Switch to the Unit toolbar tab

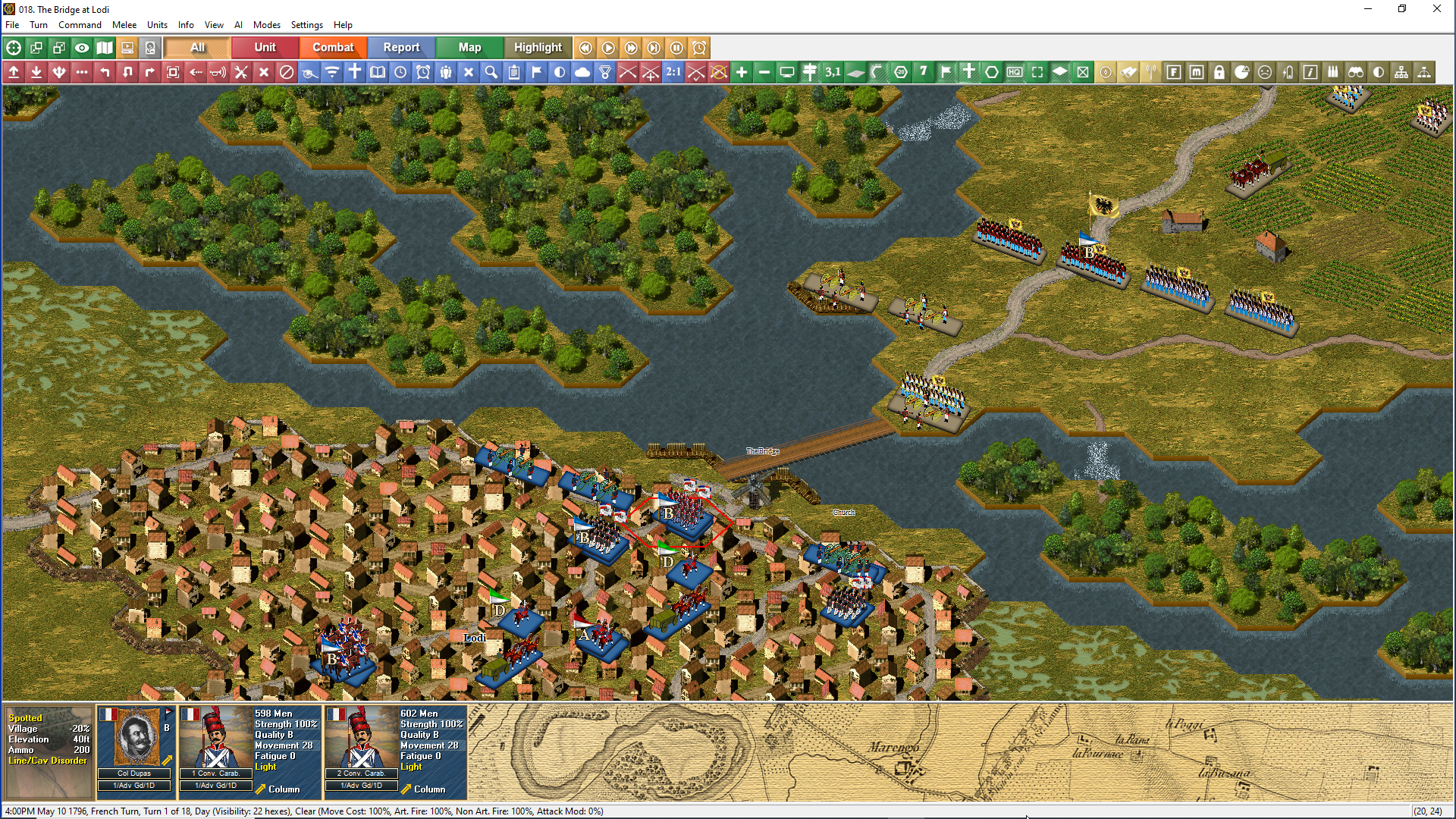[x=265, y=47]
